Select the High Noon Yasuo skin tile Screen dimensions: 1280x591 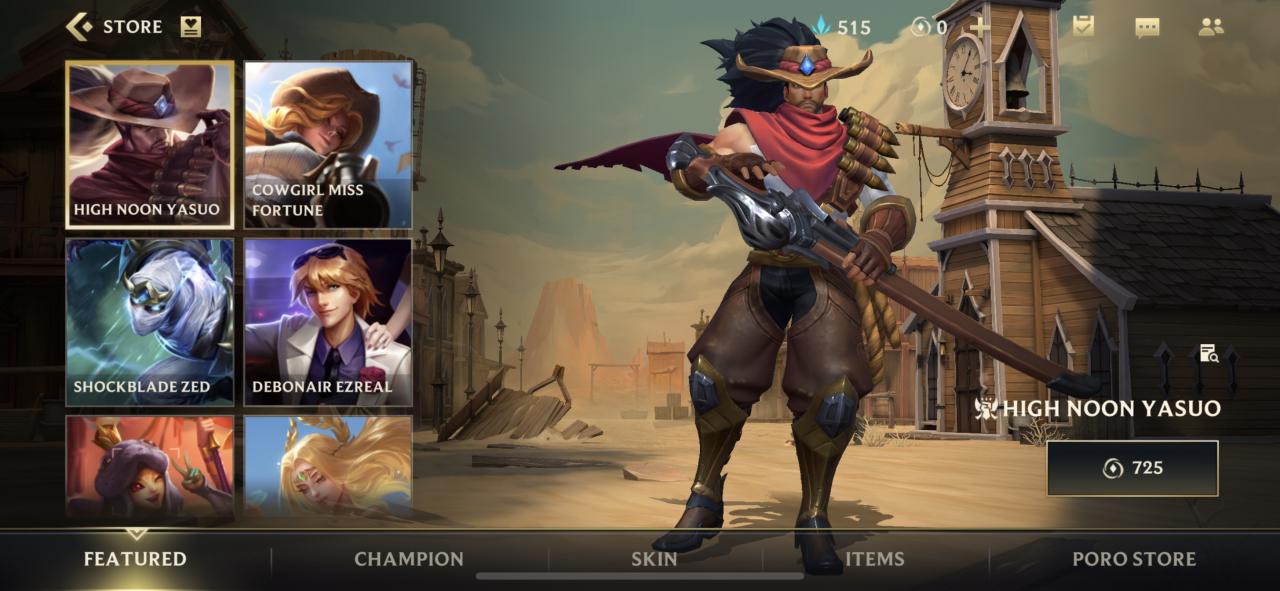[x=150, y=145]
